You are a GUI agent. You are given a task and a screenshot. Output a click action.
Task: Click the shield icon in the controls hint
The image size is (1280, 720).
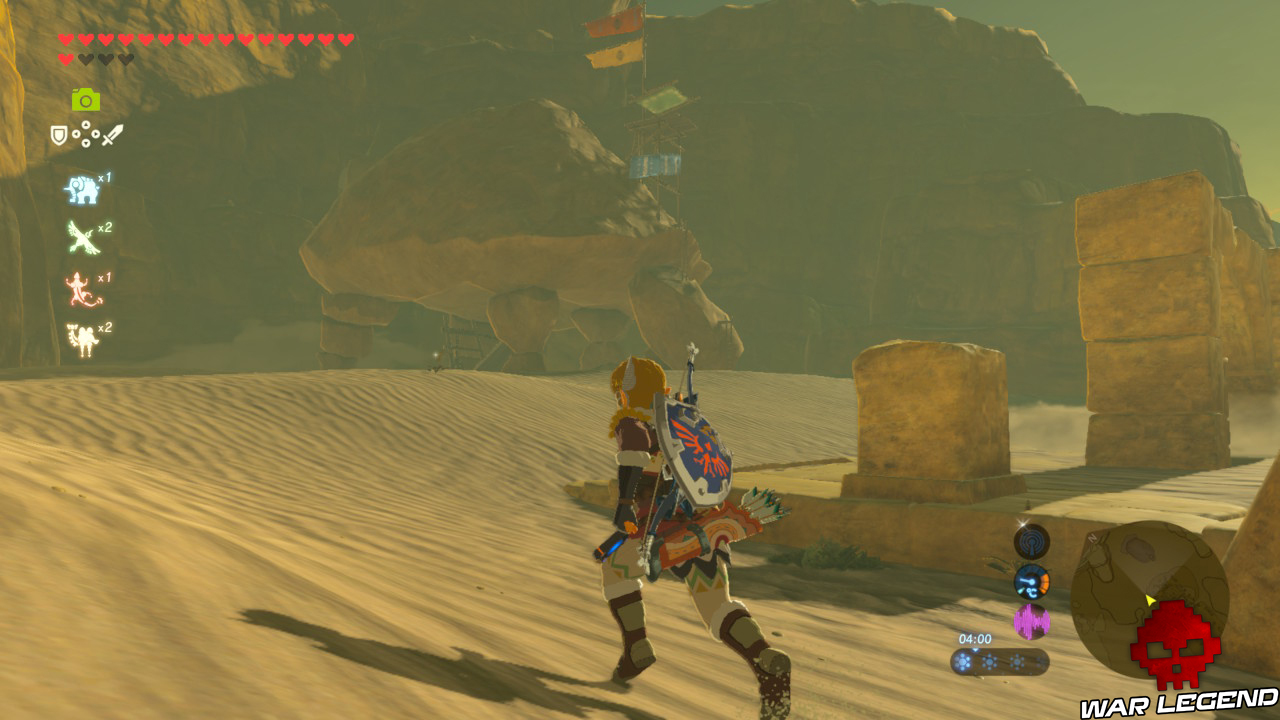pyautogui.click(x=59, y=134)
